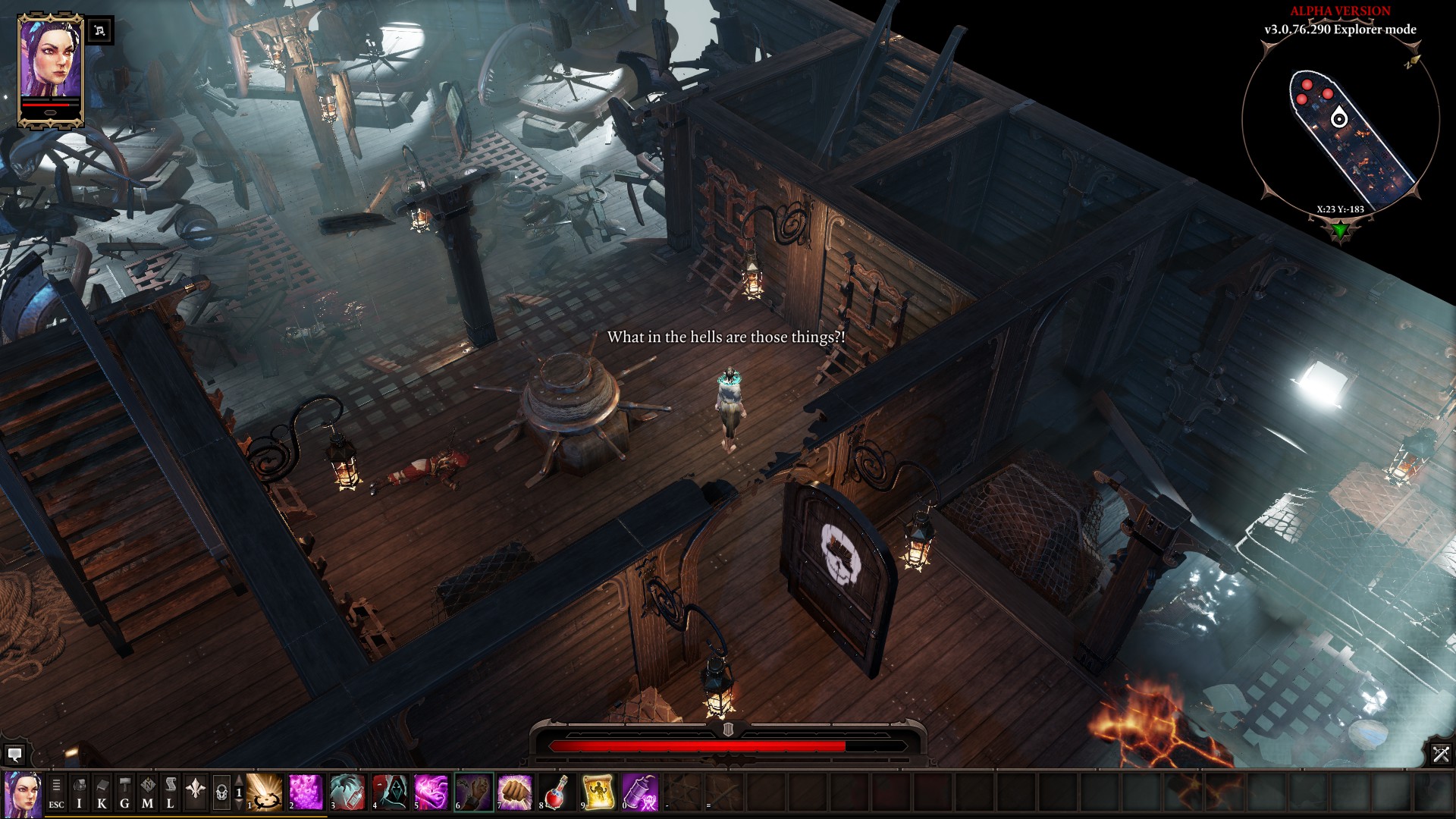Viewport: 1456px width, 819px height.
Task: Cast the purple lightning skill in slot 5
Action: point(431,792)
